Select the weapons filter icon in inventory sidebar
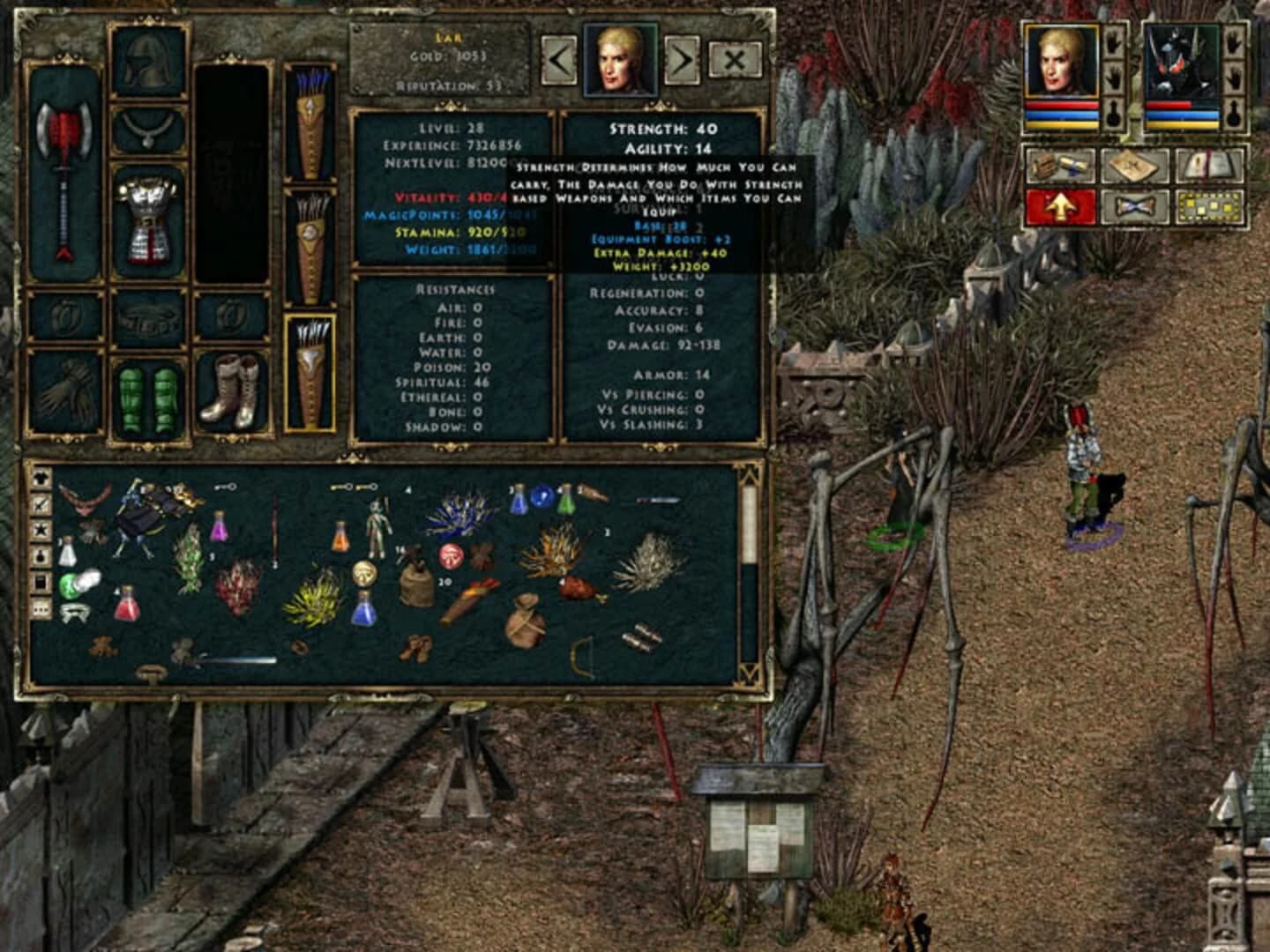 pos(40,505)
